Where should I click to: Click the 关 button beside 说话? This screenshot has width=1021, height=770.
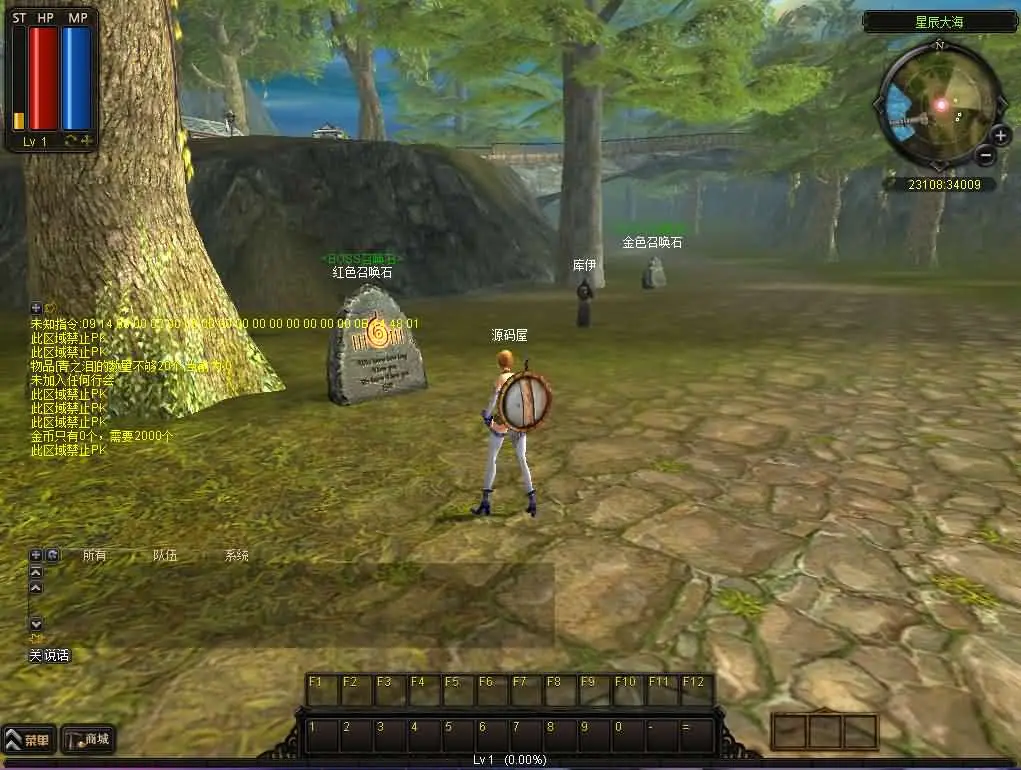pyautogui.click(x=35, y=655)
